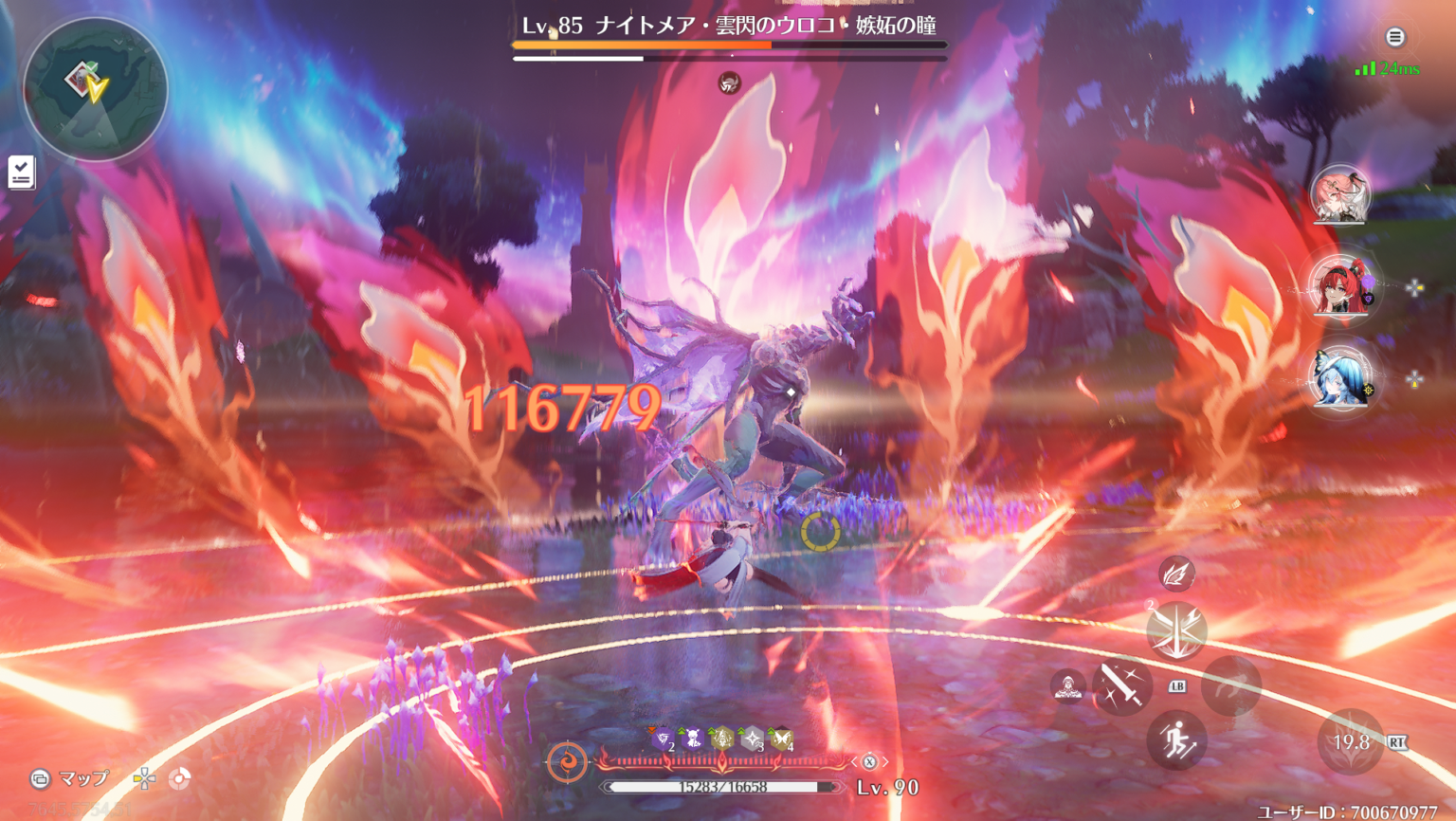Viewport: 1456px width, 821px height.
Task: Tap the hooded figure echo icon
Action: (x=1068, y=685)
